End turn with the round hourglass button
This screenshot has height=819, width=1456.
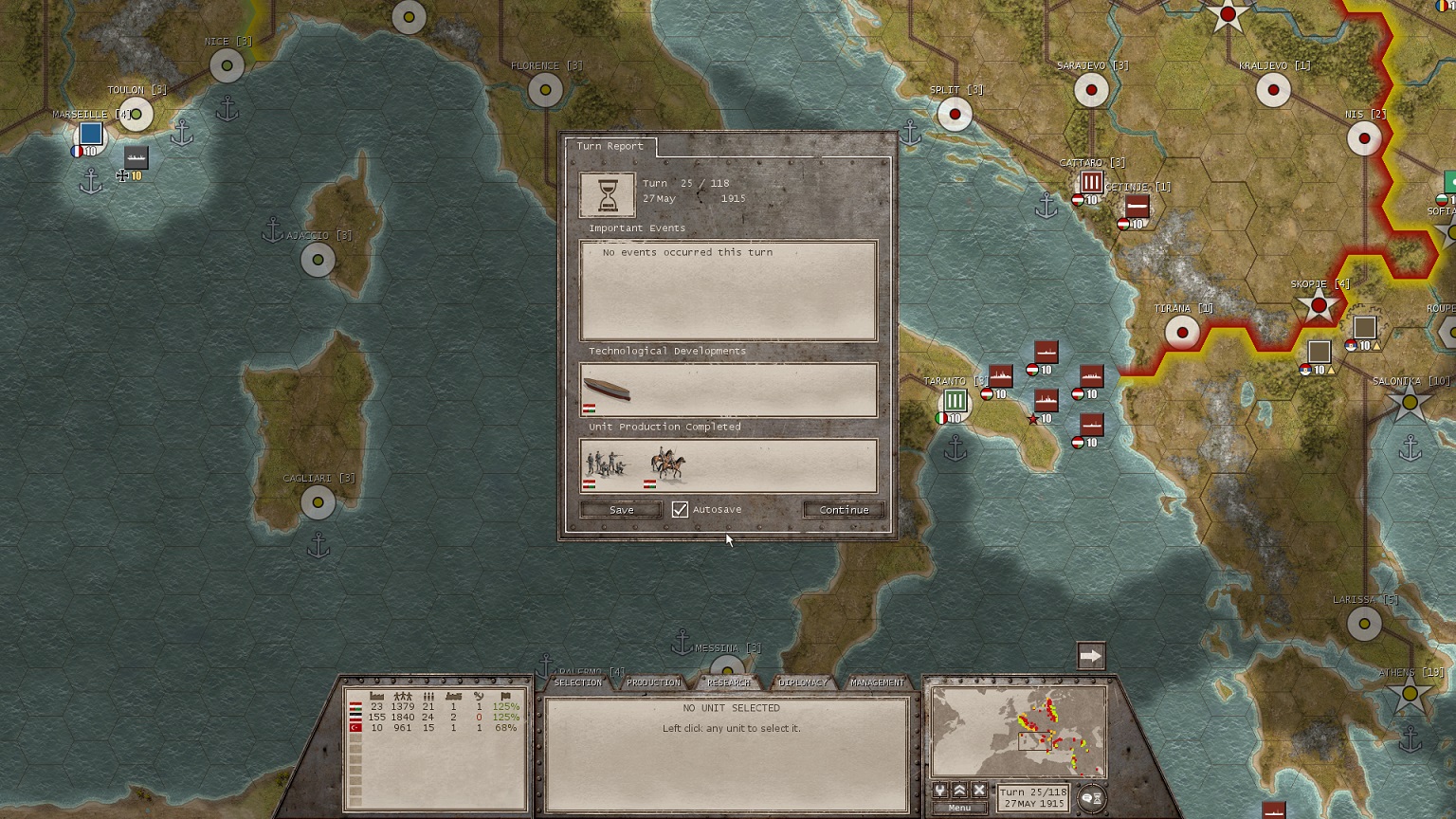(x=1092, y=798)
